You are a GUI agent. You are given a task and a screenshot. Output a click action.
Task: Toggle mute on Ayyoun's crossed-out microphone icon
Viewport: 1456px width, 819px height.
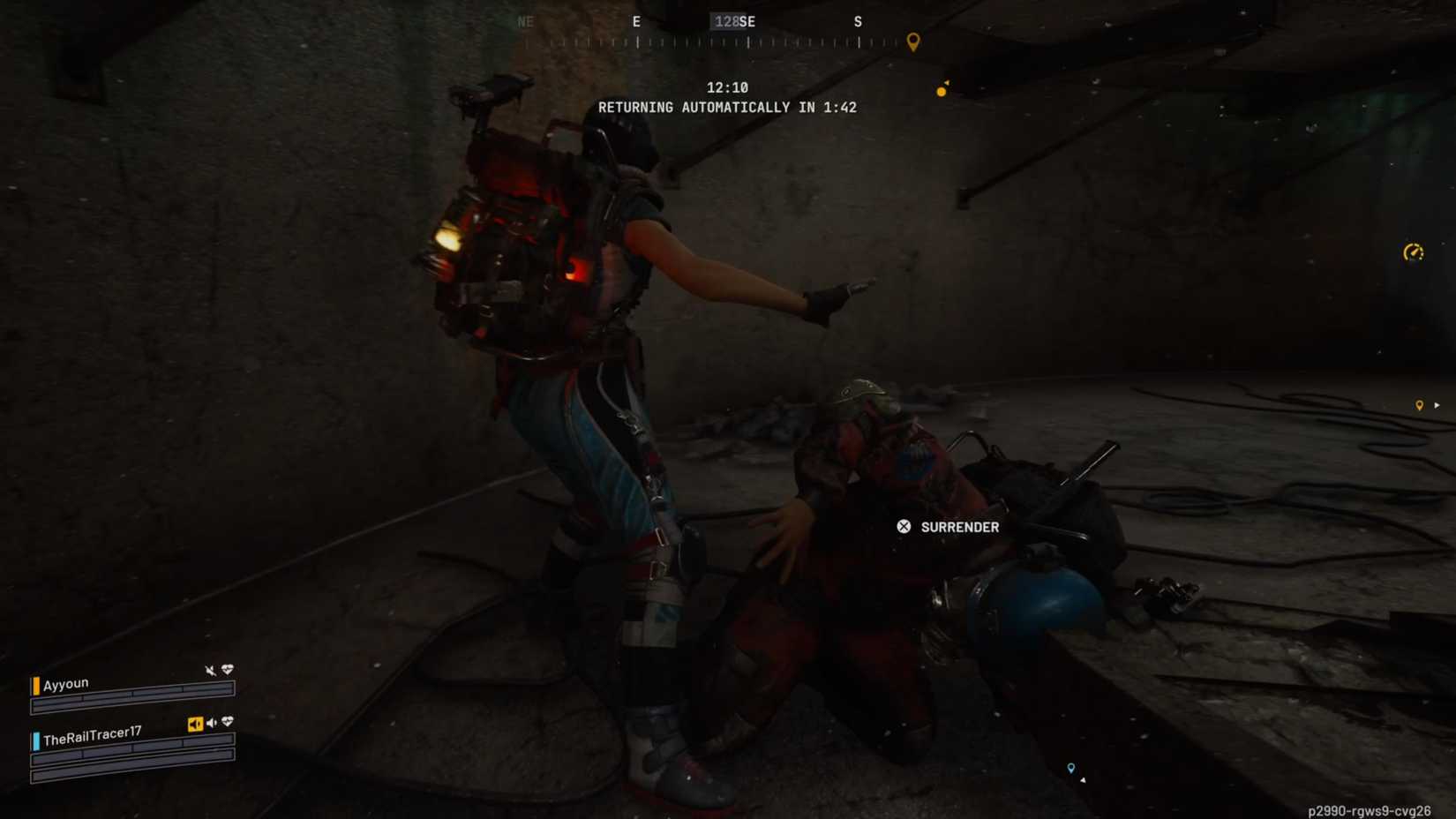(x=210, y=671)
